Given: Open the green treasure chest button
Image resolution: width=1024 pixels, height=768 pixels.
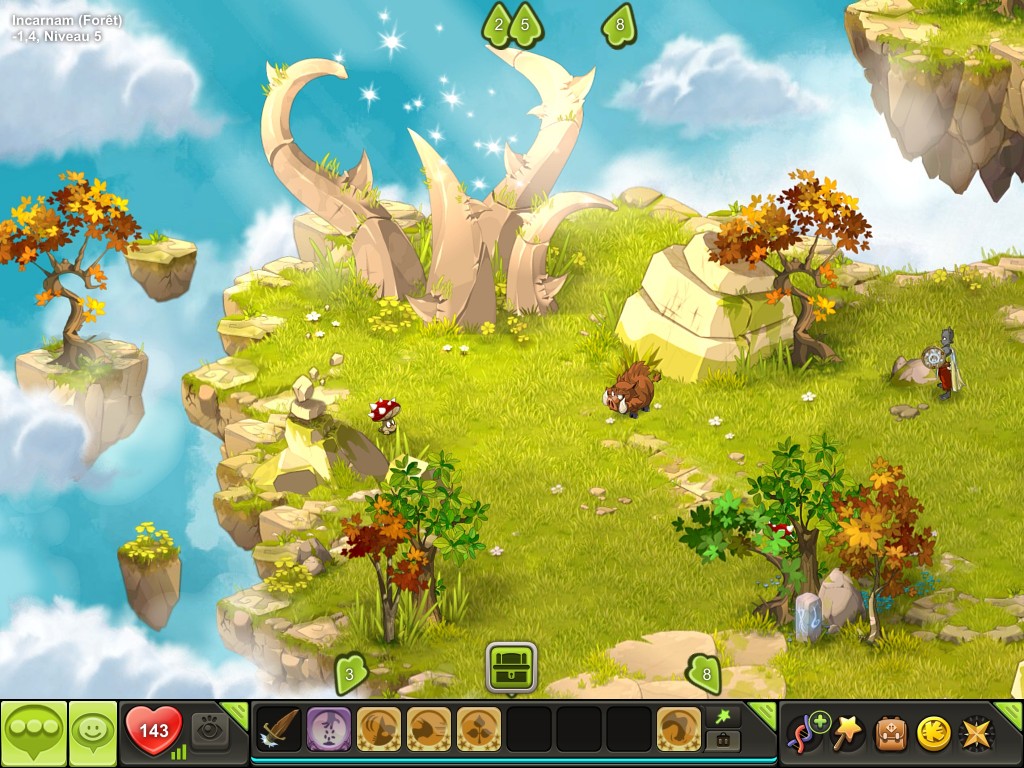Looking at the screenshot, I should click(x=511, y=667).
